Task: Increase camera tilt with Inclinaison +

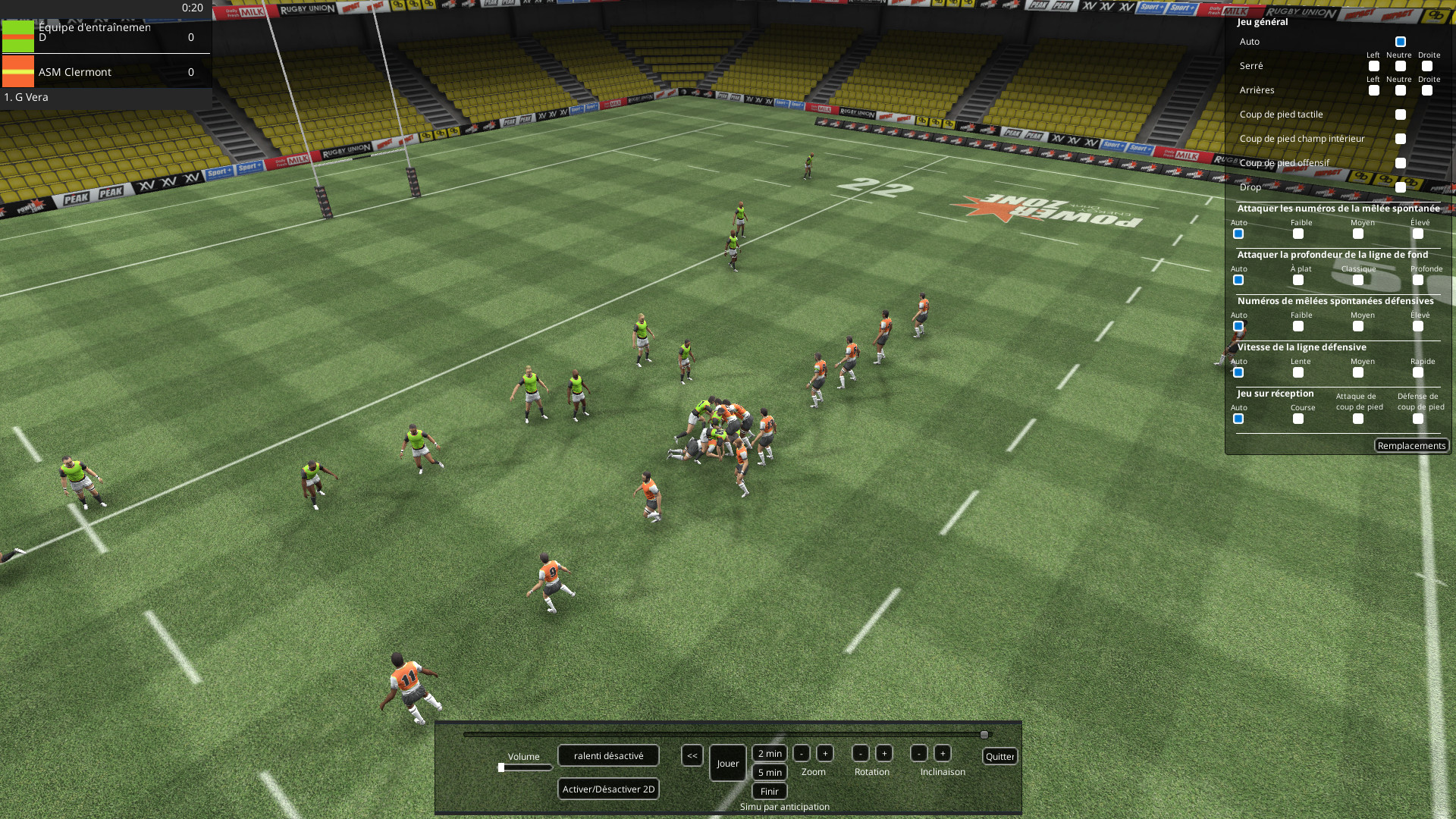Action: (943, 753)
